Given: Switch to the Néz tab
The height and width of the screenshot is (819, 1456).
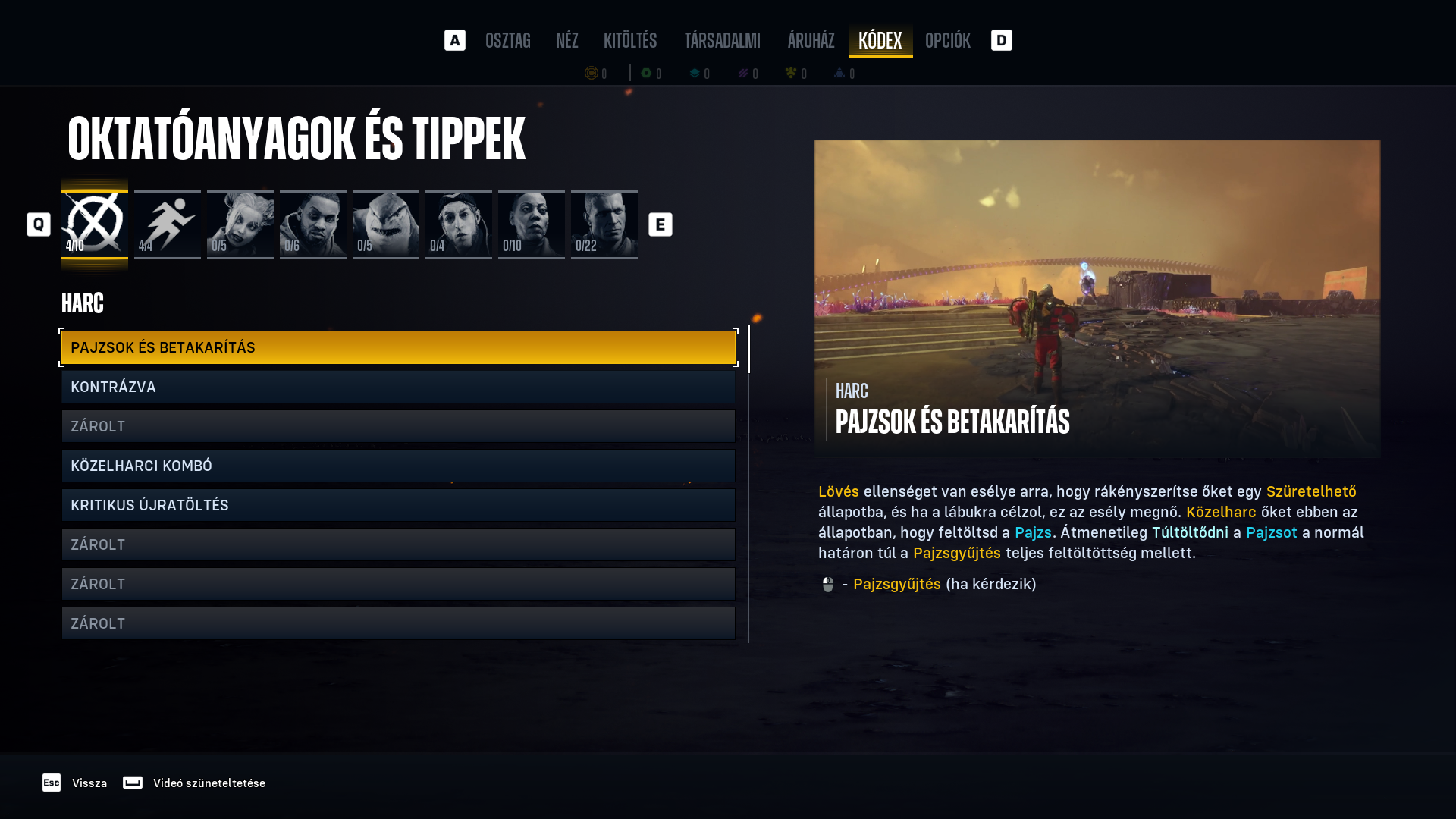Looking at the screenshot, I should (x=566, y=40).
